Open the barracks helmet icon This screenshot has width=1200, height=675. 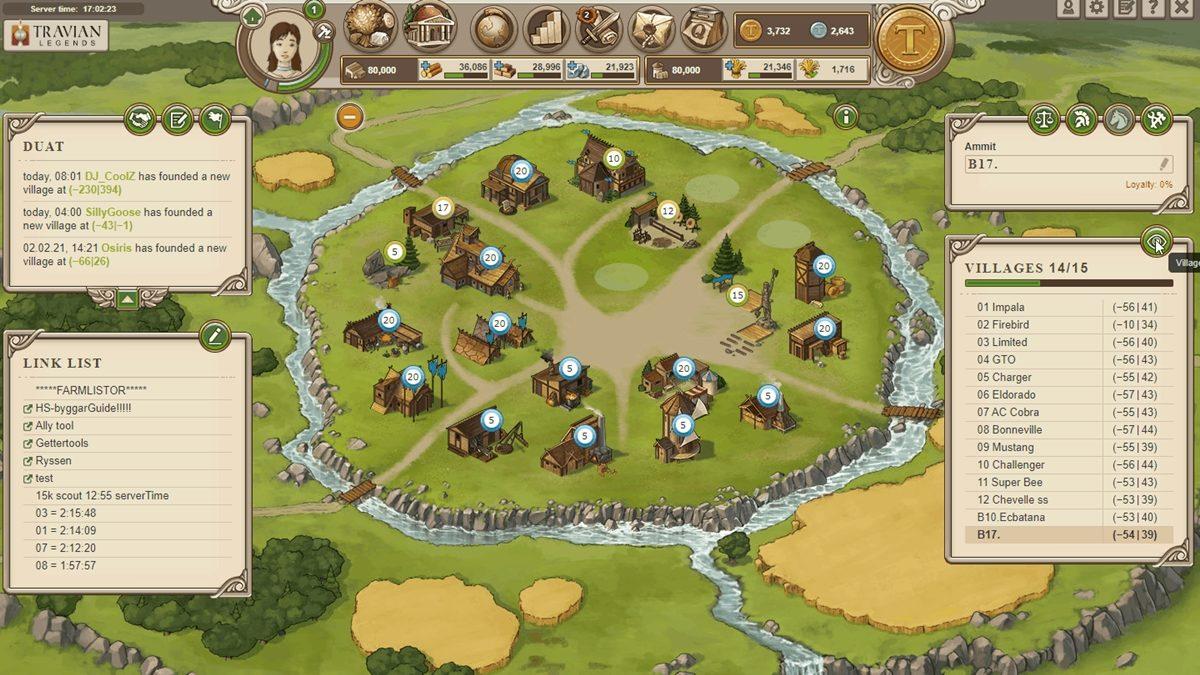point(1082,120)
